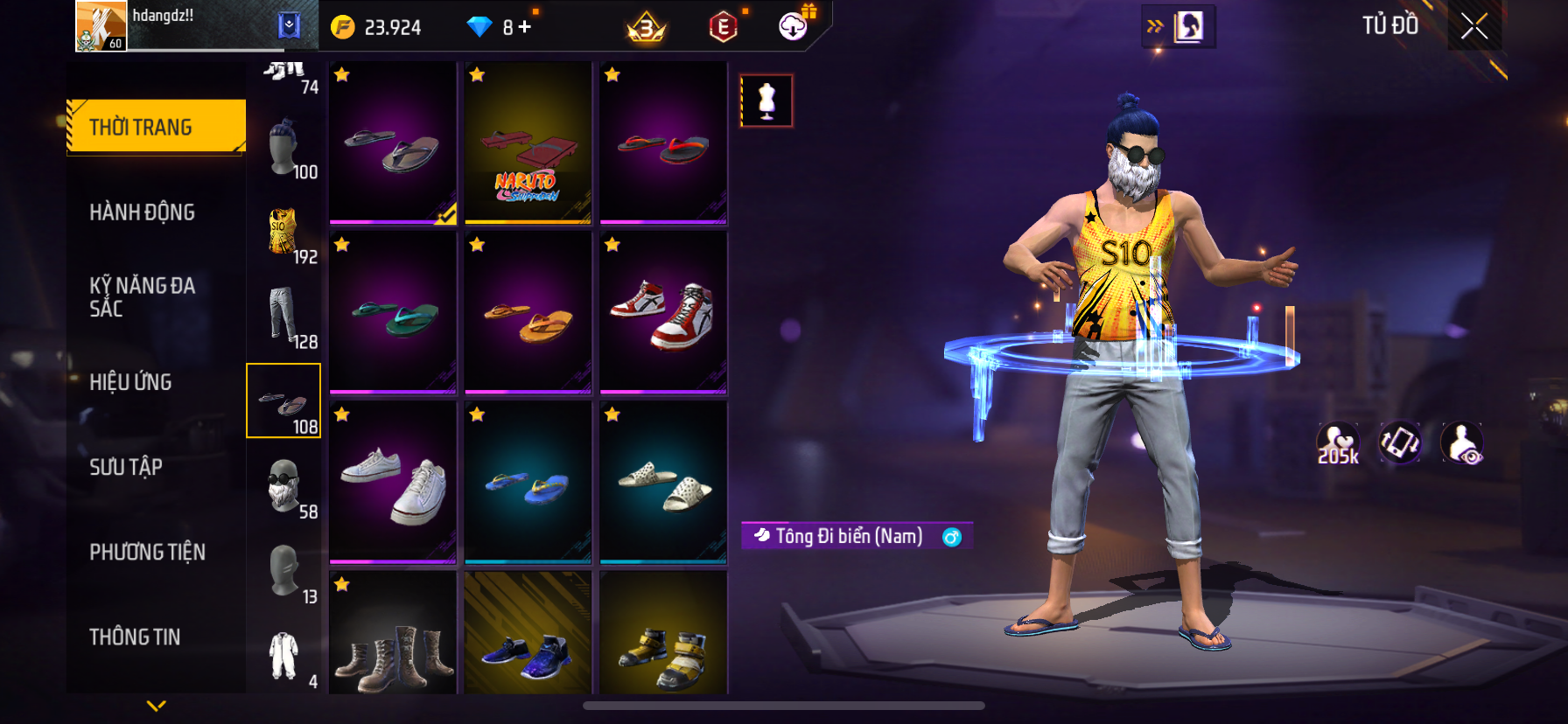The image size is (1568, 724).
Task: Choose the red and white high-top sneakers
Action: coord(663,312)
